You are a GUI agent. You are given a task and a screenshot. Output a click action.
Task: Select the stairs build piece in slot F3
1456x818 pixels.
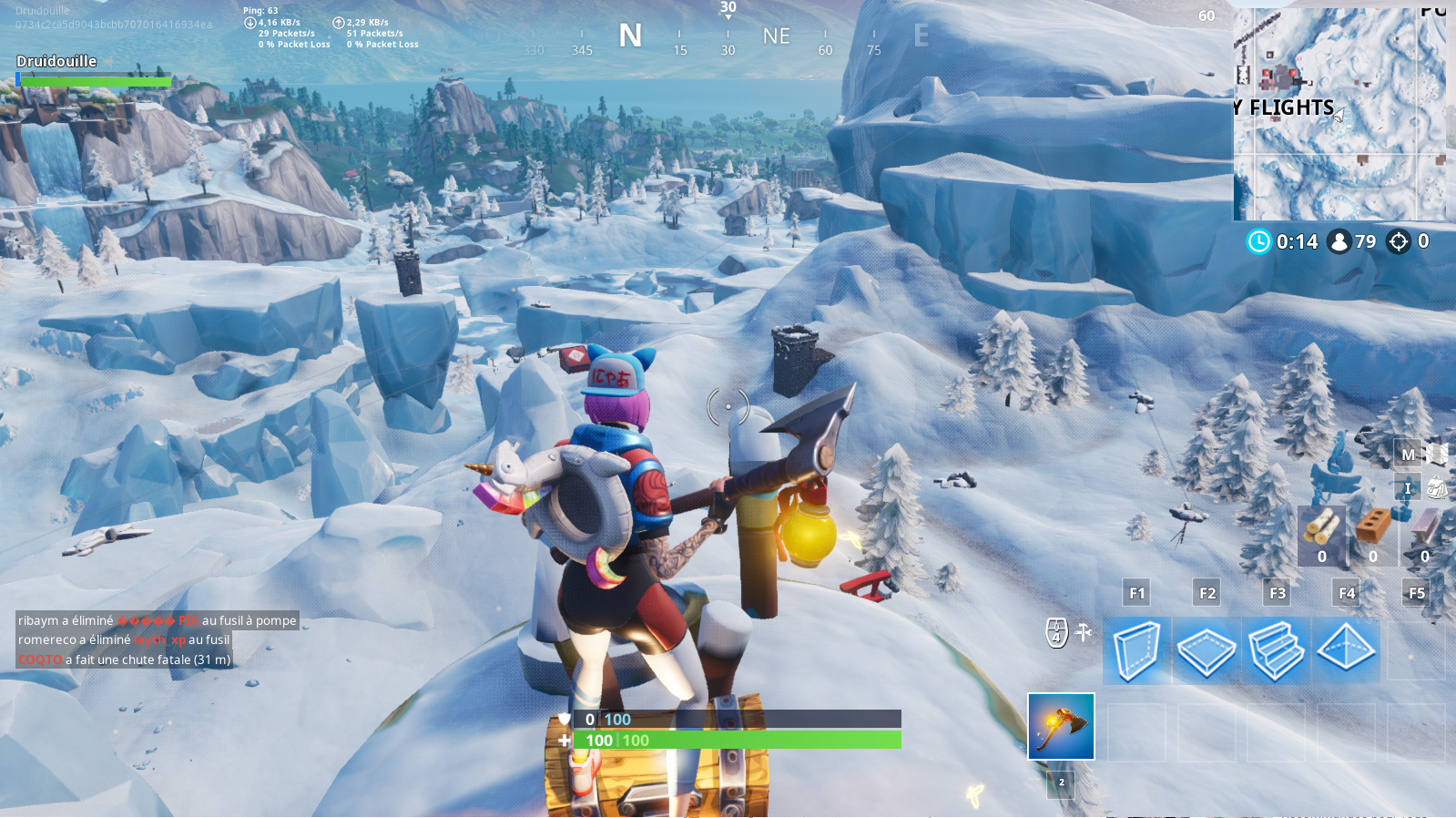1277,650
